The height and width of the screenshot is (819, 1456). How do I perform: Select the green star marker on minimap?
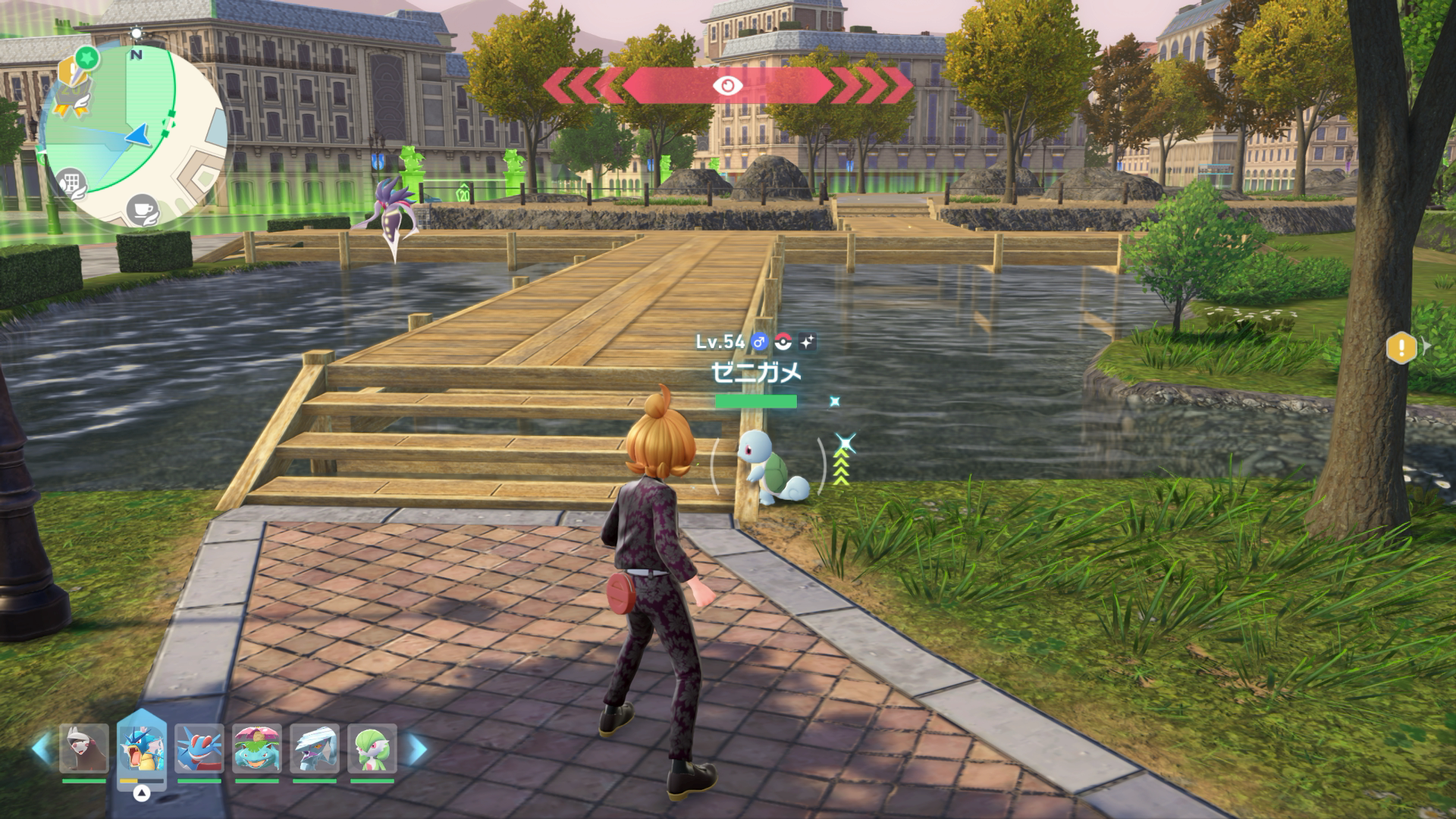(89, 57)
